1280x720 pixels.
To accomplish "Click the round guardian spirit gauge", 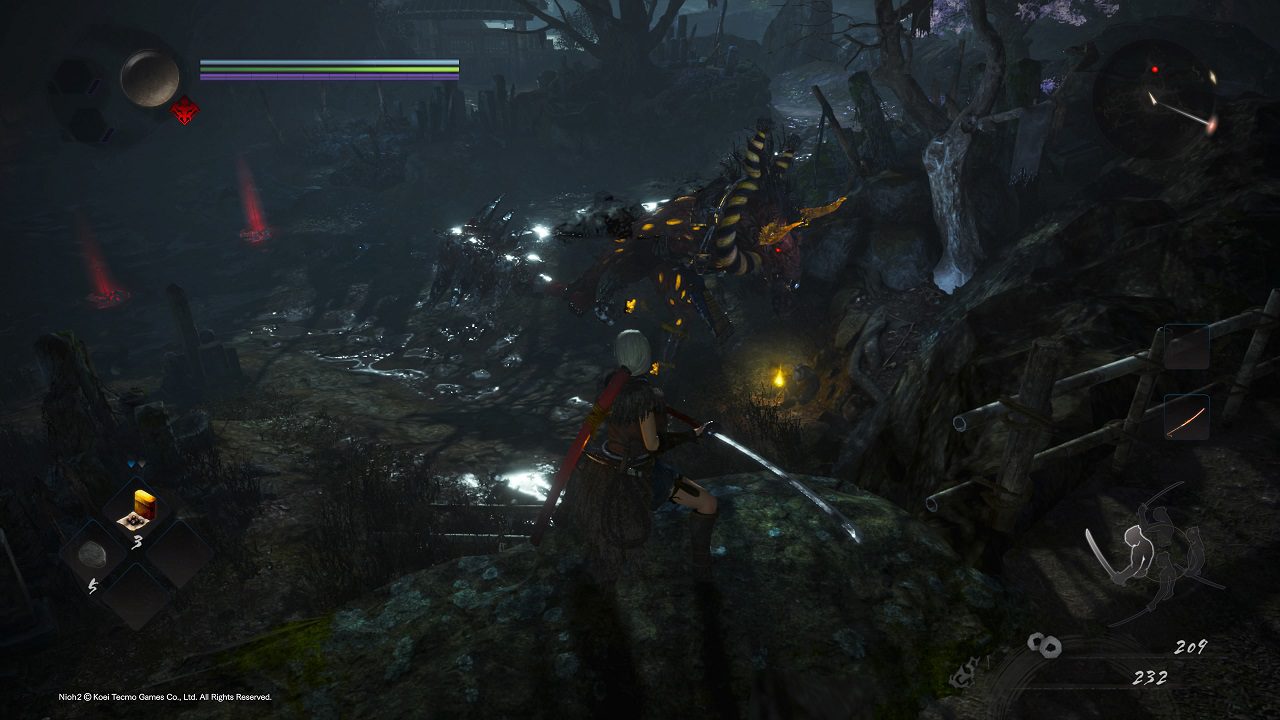I will click(150, 78).
